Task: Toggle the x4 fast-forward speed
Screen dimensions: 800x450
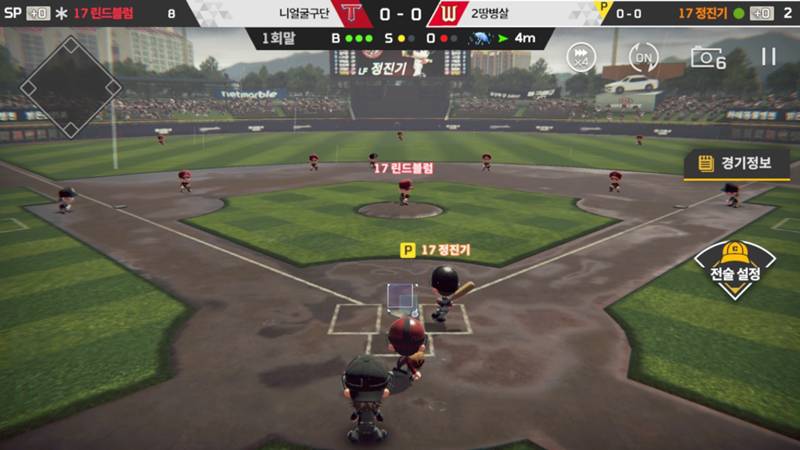Action: click(581, 56)
